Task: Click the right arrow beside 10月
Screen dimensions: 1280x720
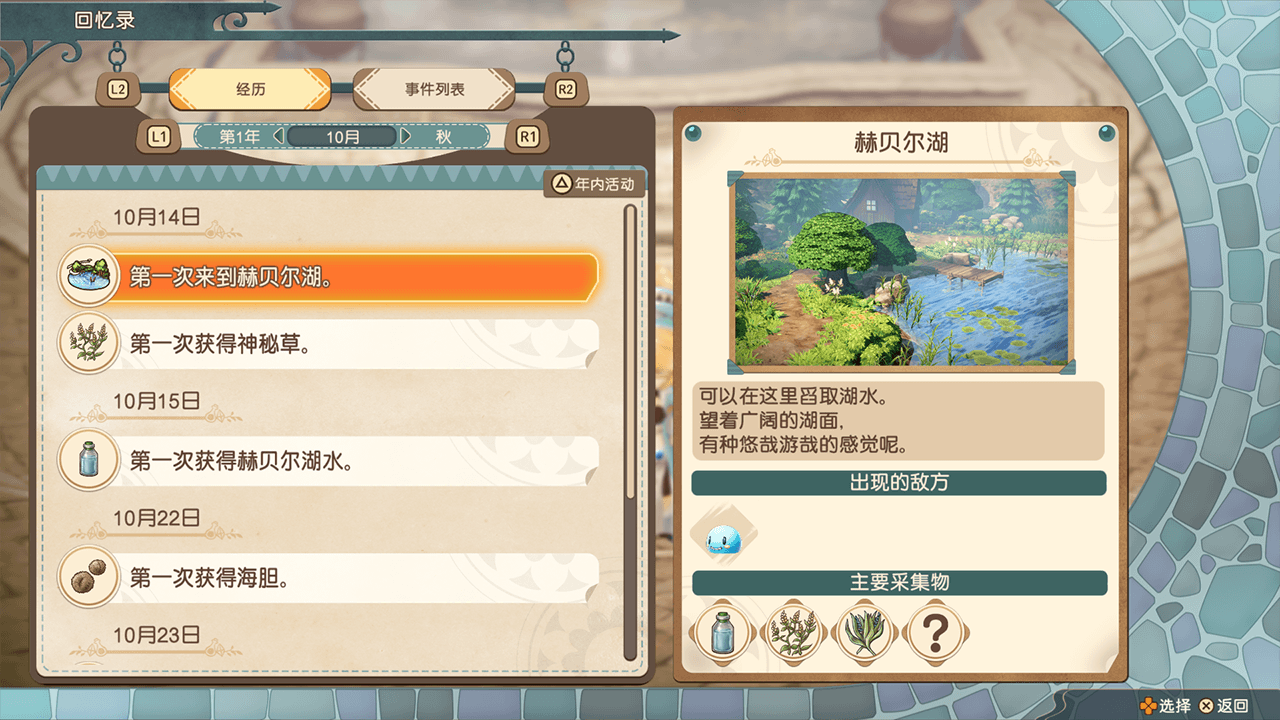Action: pos(406,136)
